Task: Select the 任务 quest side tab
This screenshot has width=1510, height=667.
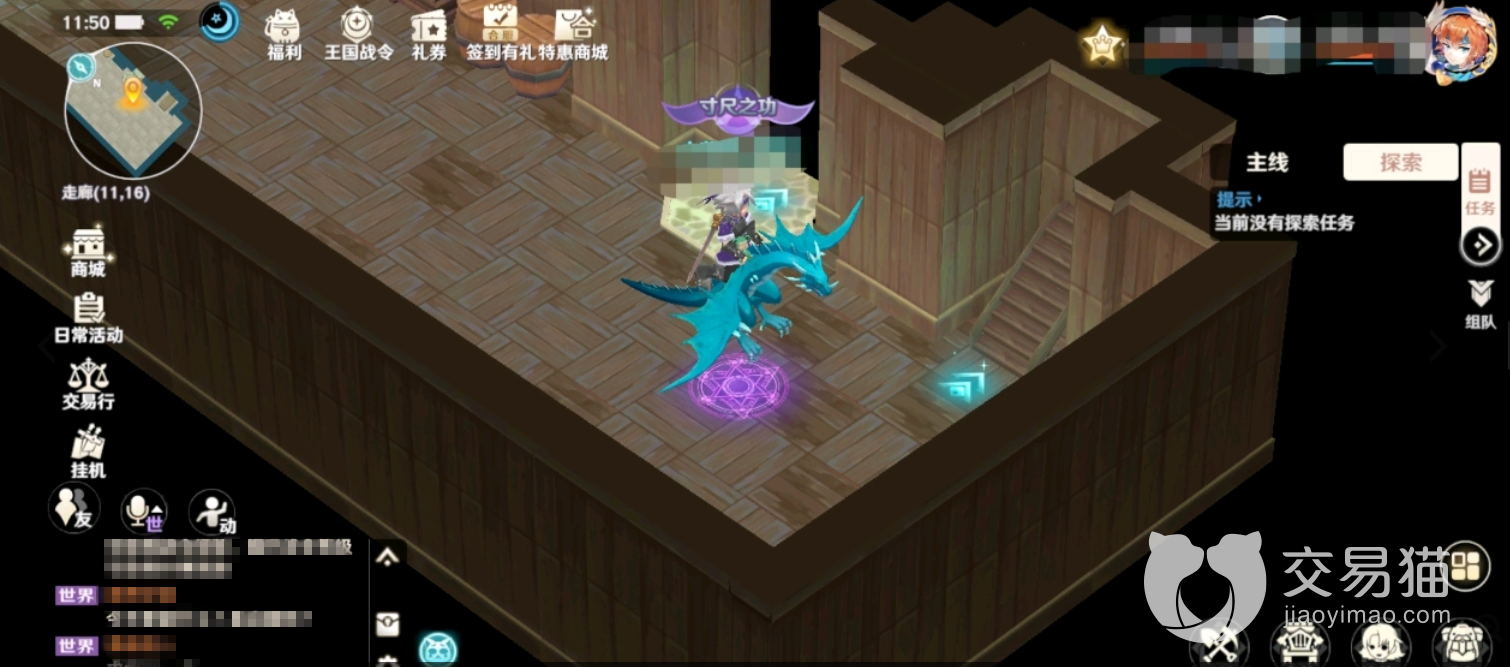Action: point(1480,192)
